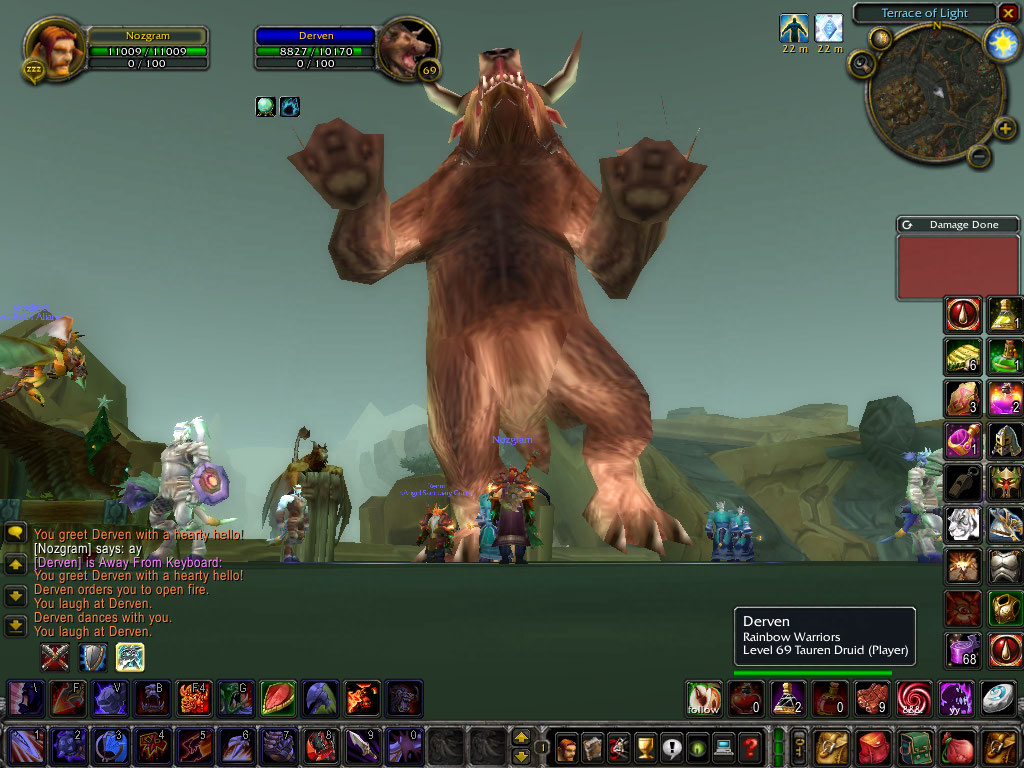Image resolution: width=1024 pixels, height=768 pixels.
Task: Open the key ring
Action: click(800, 746)
